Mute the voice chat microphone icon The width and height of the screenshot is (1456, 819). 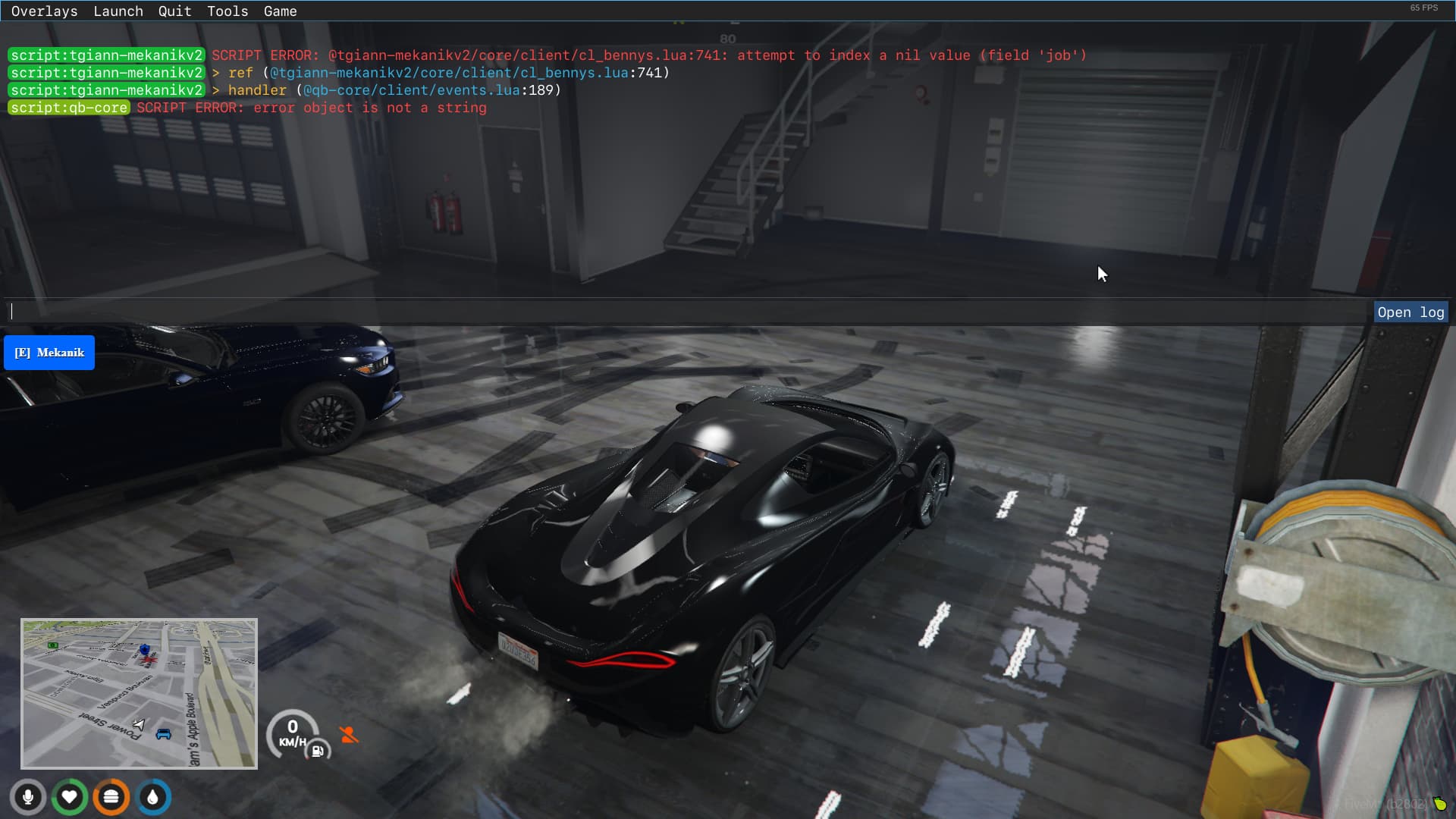click(28, 797)
